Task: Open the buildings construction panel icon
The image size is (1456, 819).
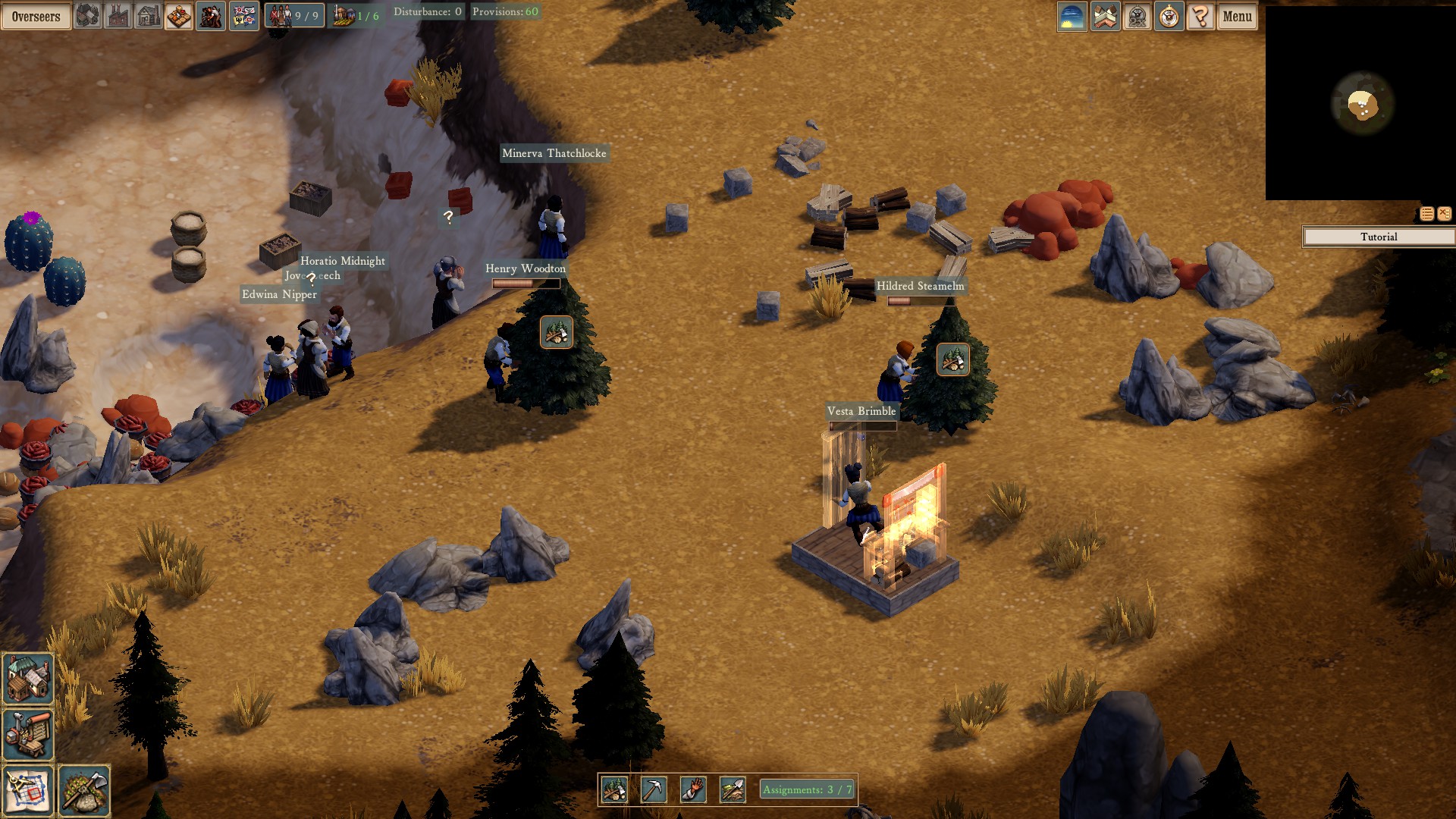Action: 86,16
